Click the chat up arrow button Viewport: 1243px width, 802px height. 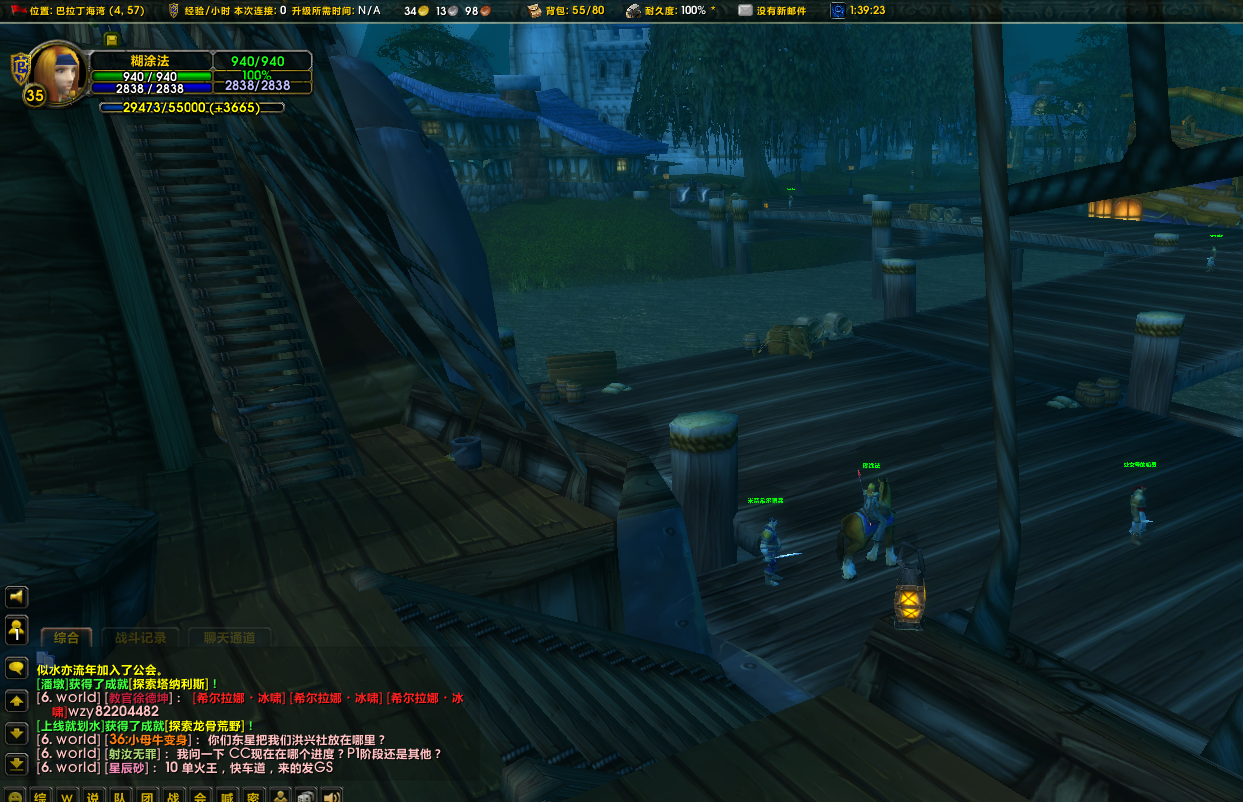click(16, 700)
